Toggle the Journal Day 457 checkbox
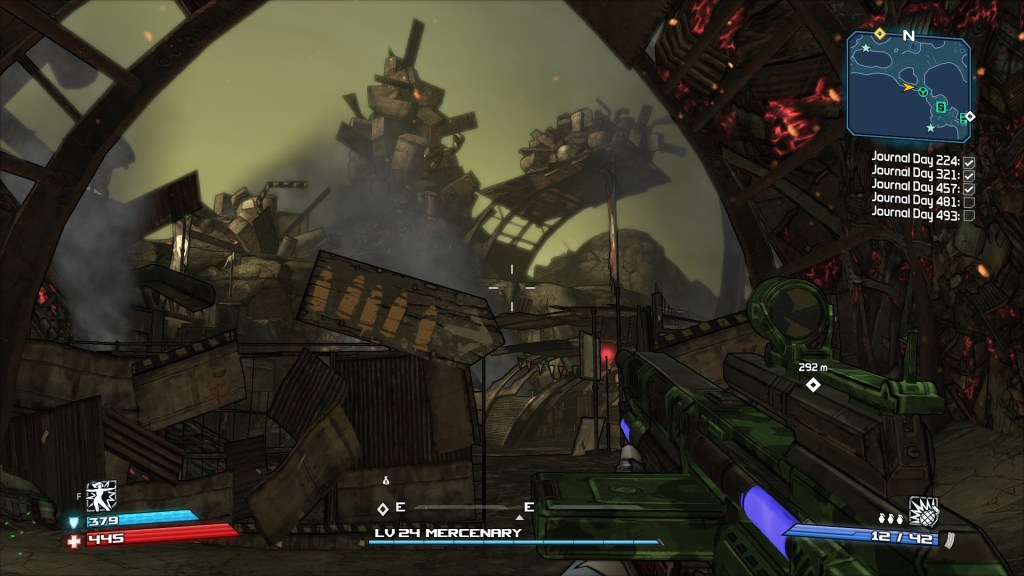Screen dimensions: 1024x576 [x=968, y=187]
